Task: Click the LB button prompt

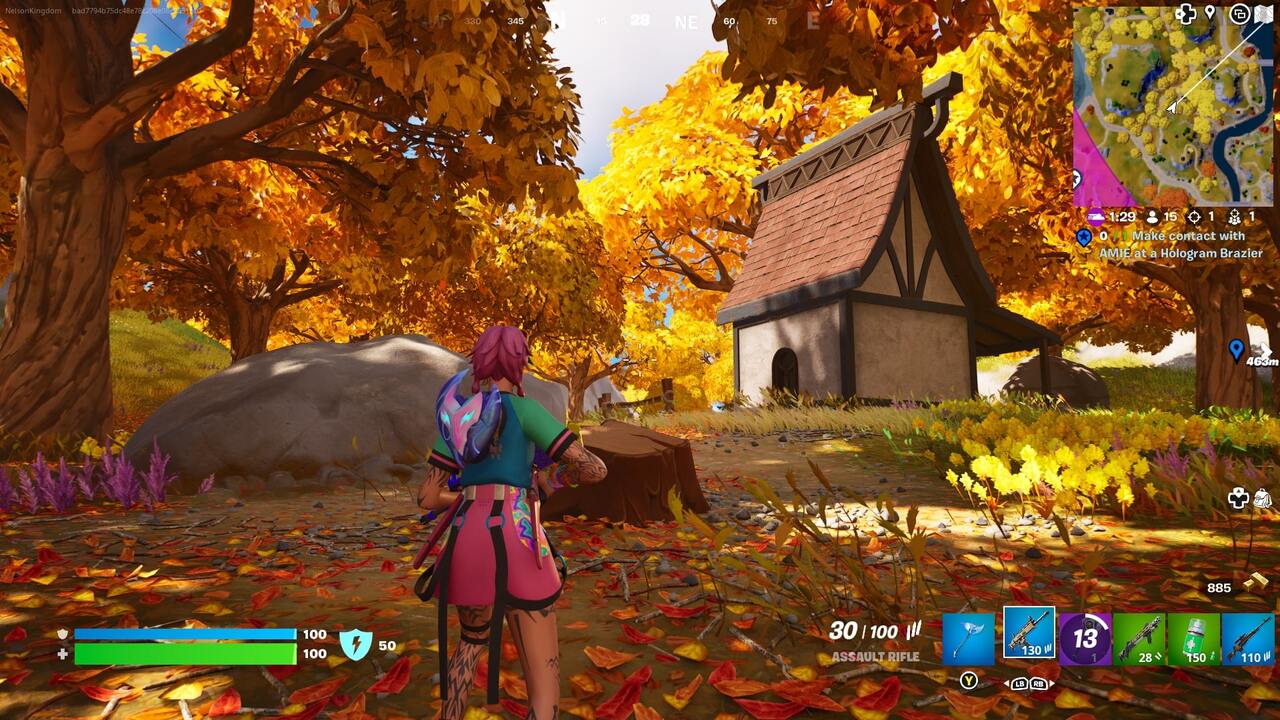Action: pos(1019,684)
